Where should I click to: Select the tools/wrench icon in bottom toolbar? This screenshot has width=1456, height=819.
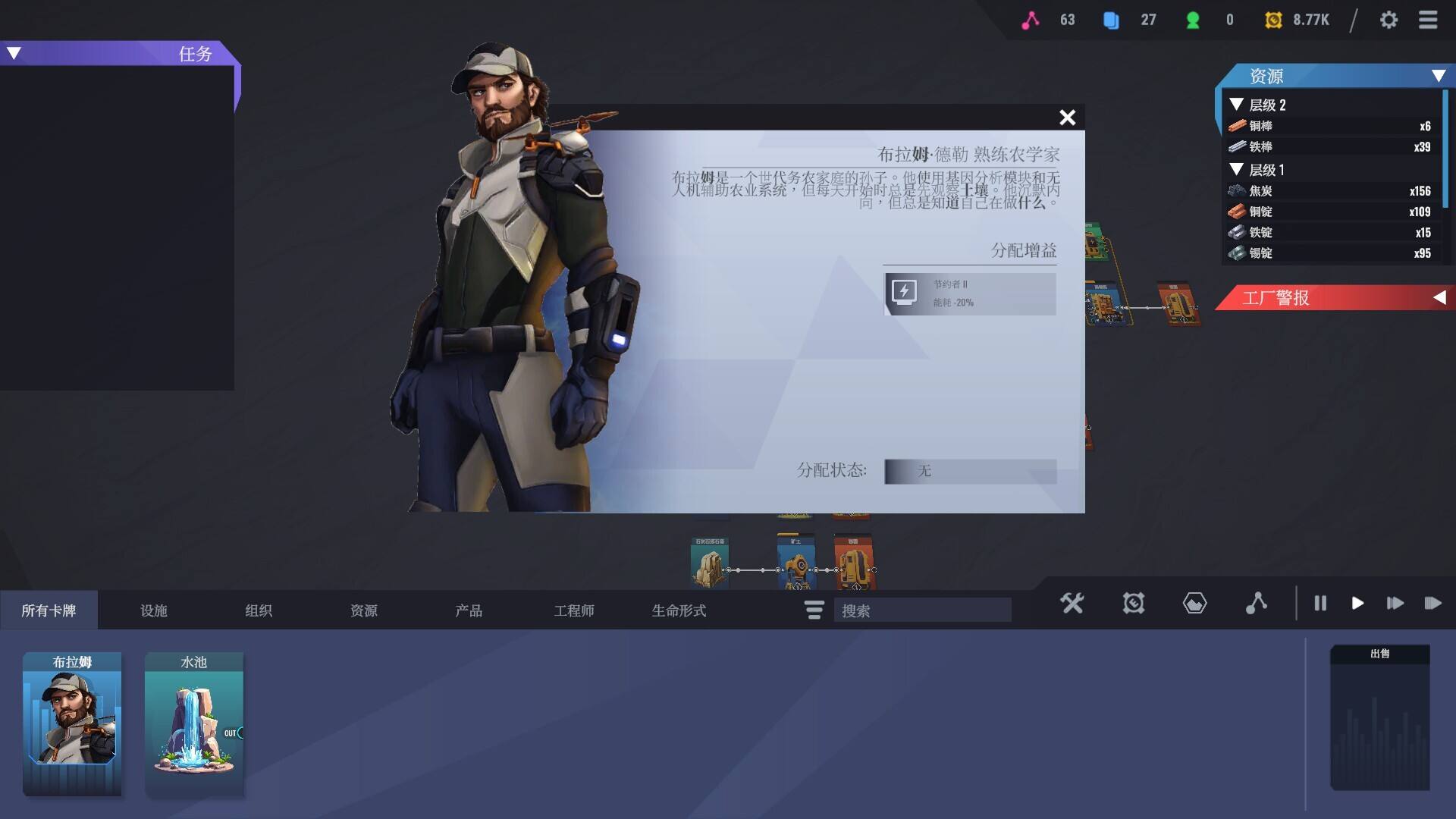[x=1072, y=604]
